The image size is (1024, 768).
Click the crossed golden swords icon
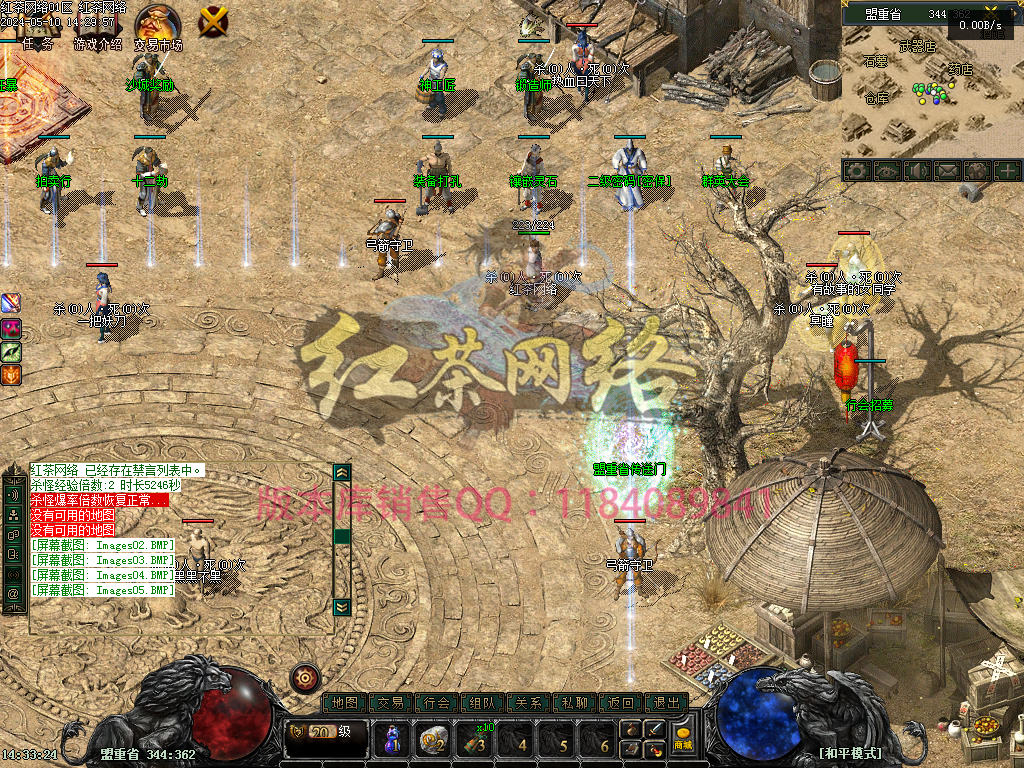[213, 20]
